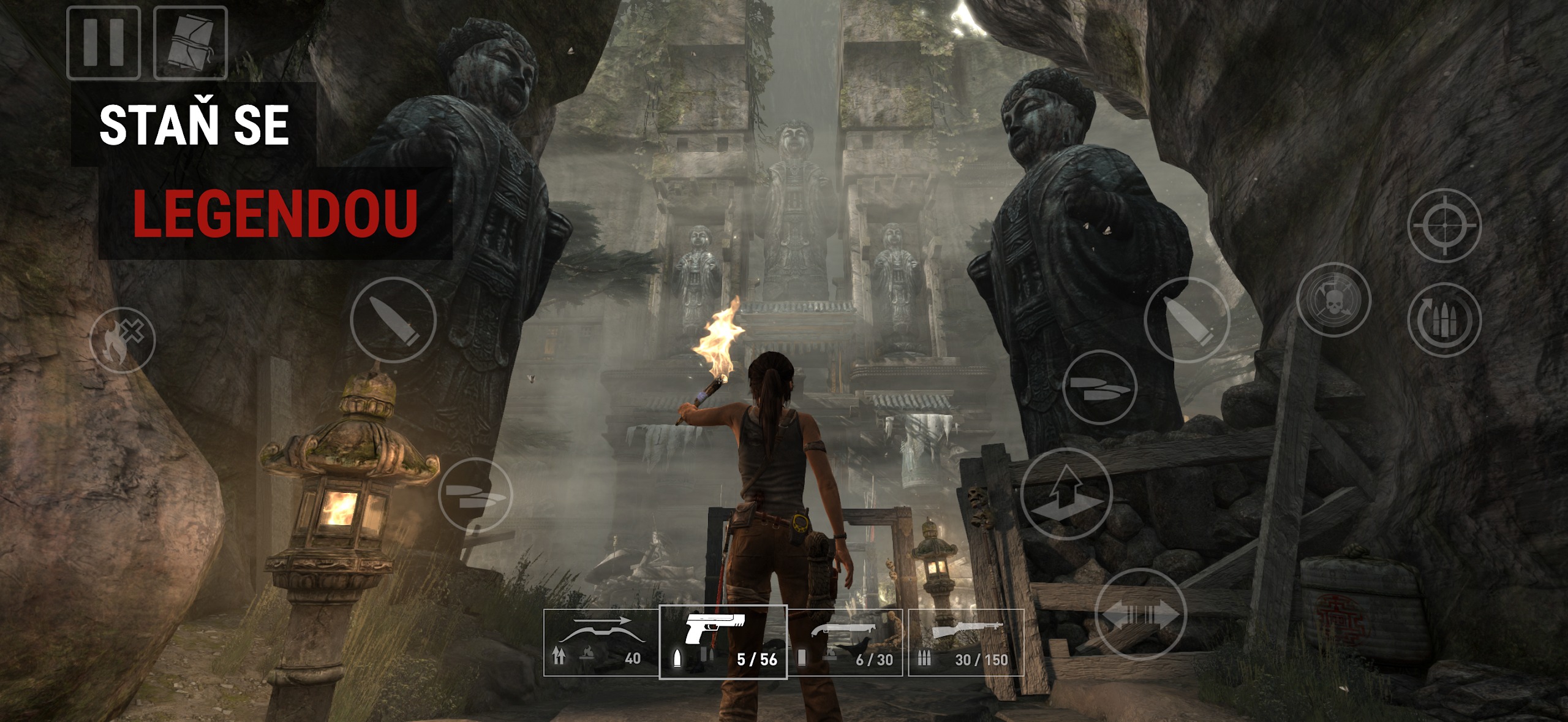This screenshot has height=722, width=1568.
Task: Pause the game
Action: click(104, 43)
